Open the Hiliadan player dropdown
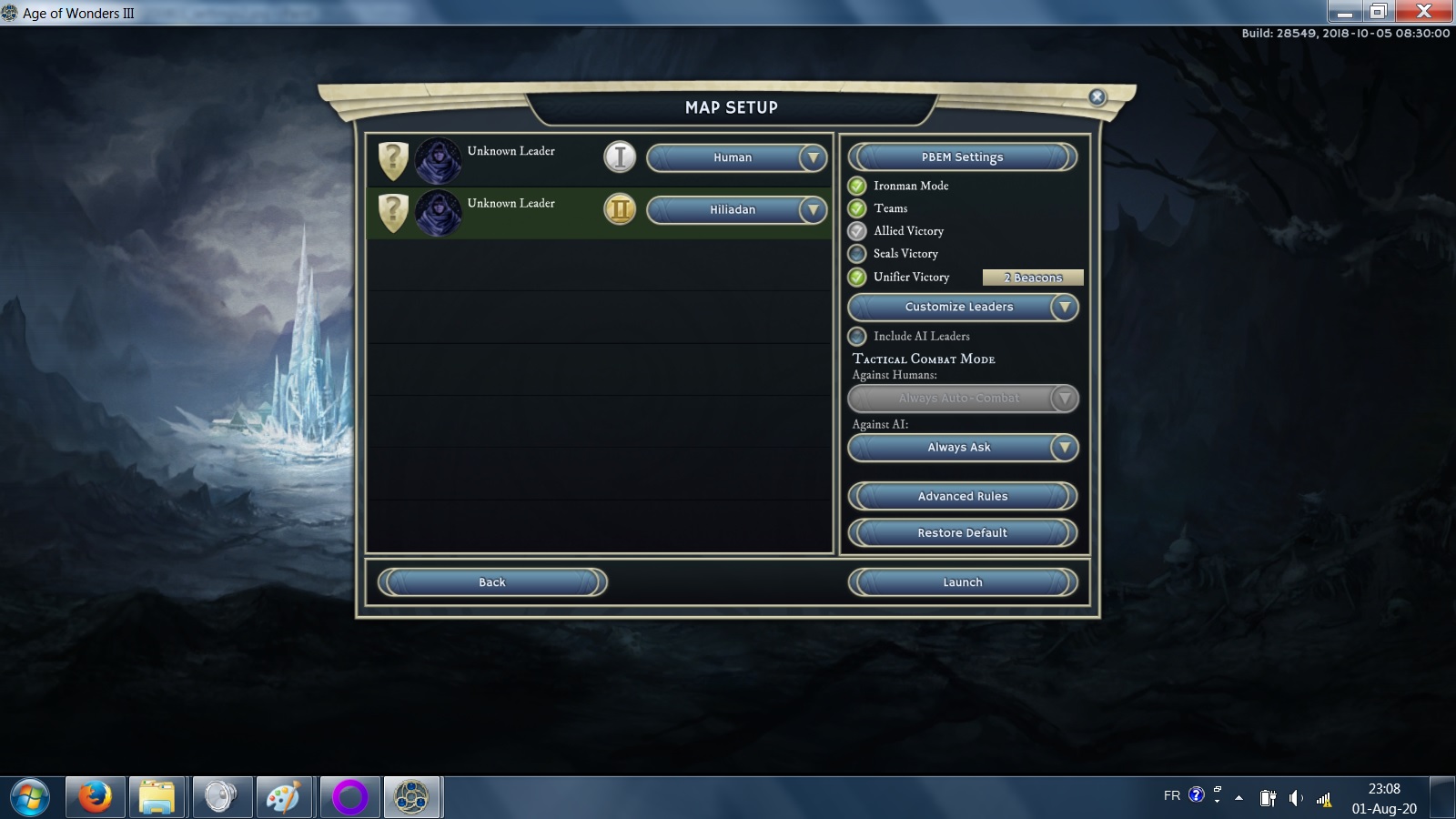This screenshot has height=819, width=1456. (x=736, y=210)
